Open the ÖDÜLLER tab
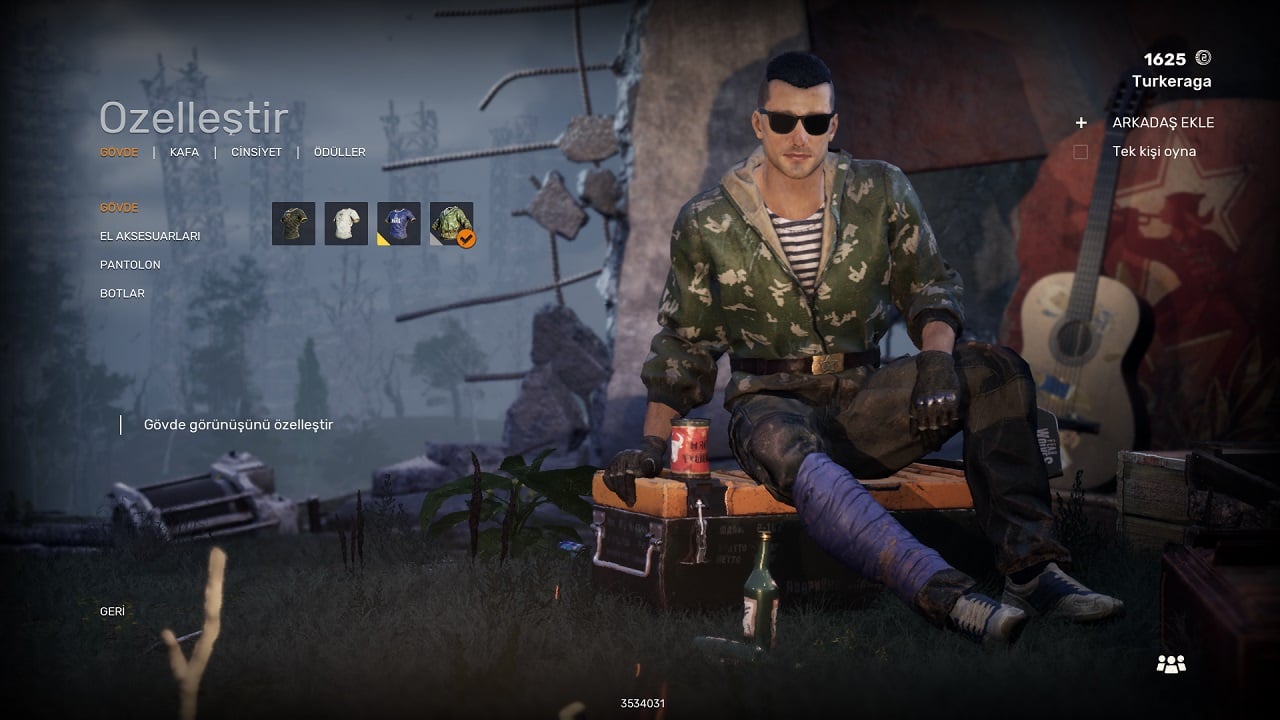1280x720 pixels. (339, 152)
